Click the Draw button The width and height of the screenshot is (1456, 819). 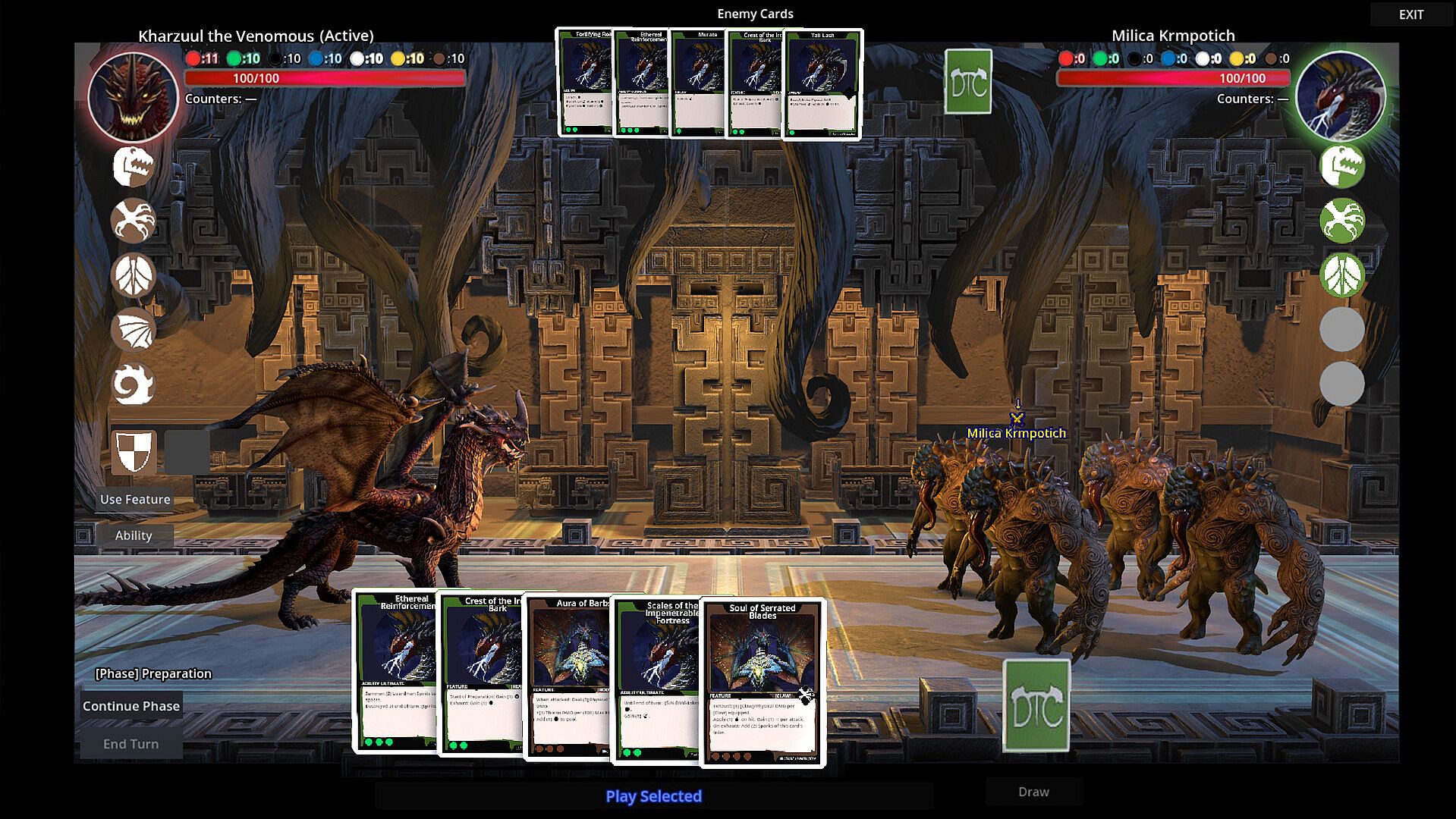point(1033,792)
